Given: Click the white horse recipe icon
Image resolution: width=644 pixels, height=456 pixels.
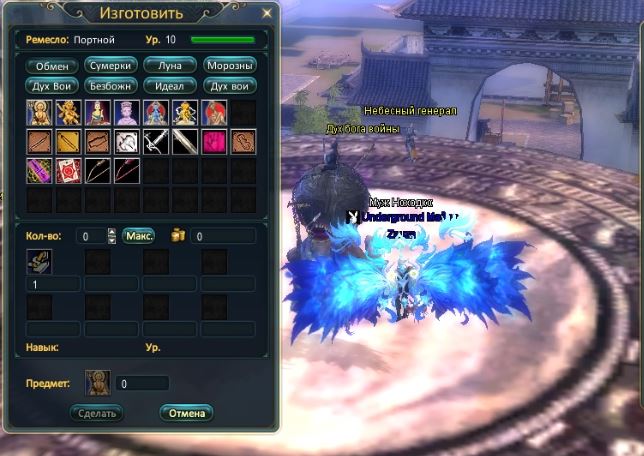Looking at the screenshot, I should pyautogui.click(x=126, y=141).
